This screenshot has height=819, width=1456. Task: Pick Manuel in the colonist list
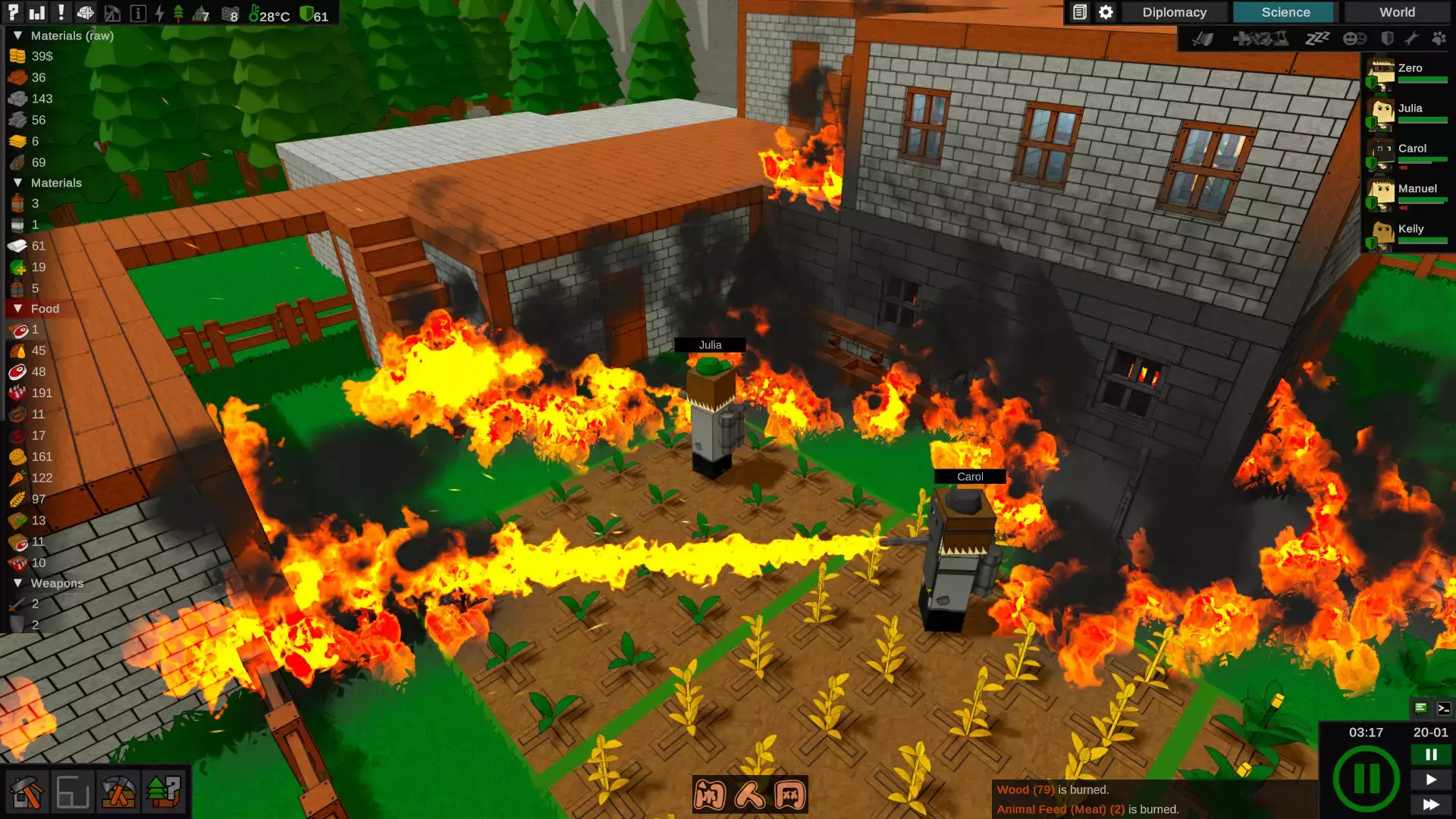(x=1407, y=194)
